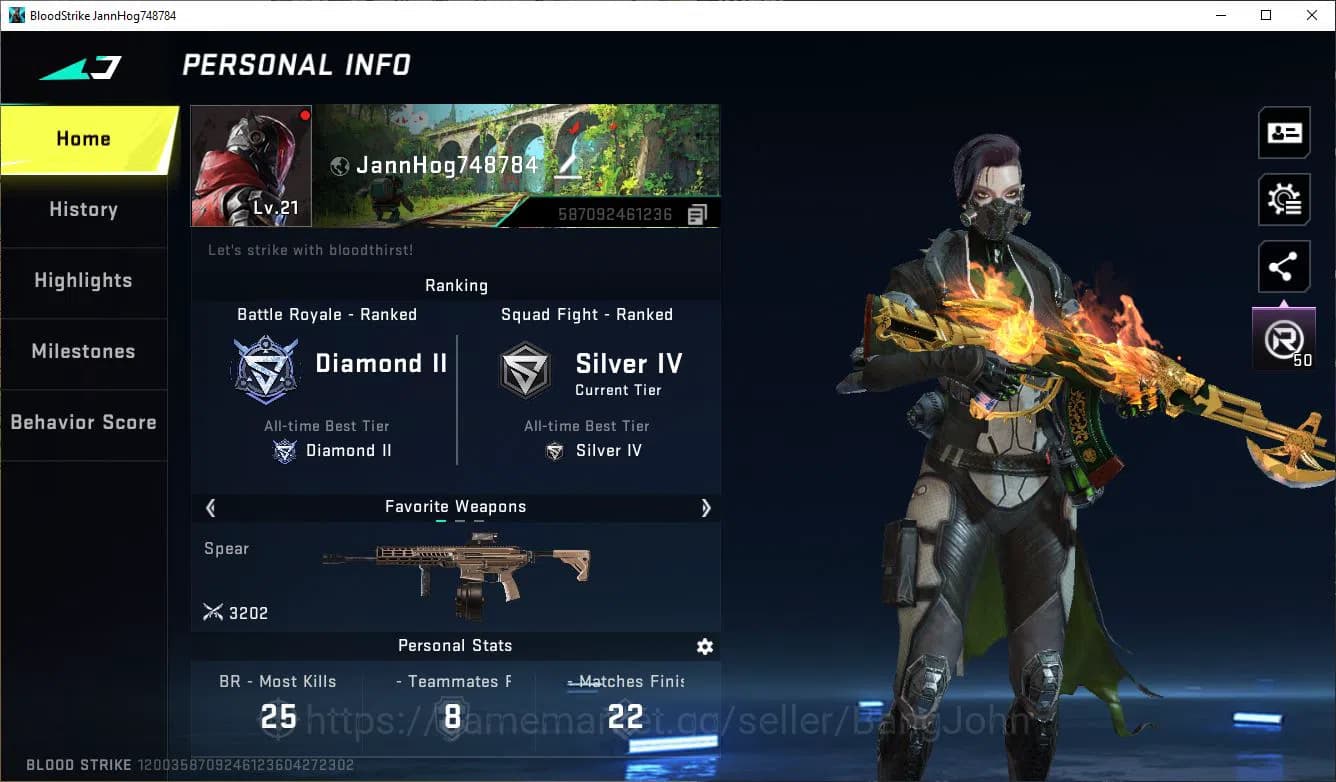This screenshot has width=1336, height=782.
Task: Click the Silver IV Squad Fight emblem
Action: pos(526,369)
